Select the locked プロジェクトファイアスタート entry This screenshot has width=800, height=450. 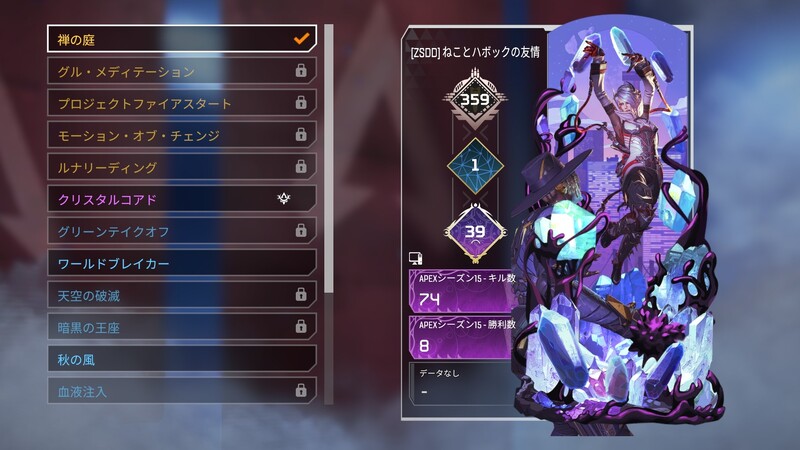(181, 103)
